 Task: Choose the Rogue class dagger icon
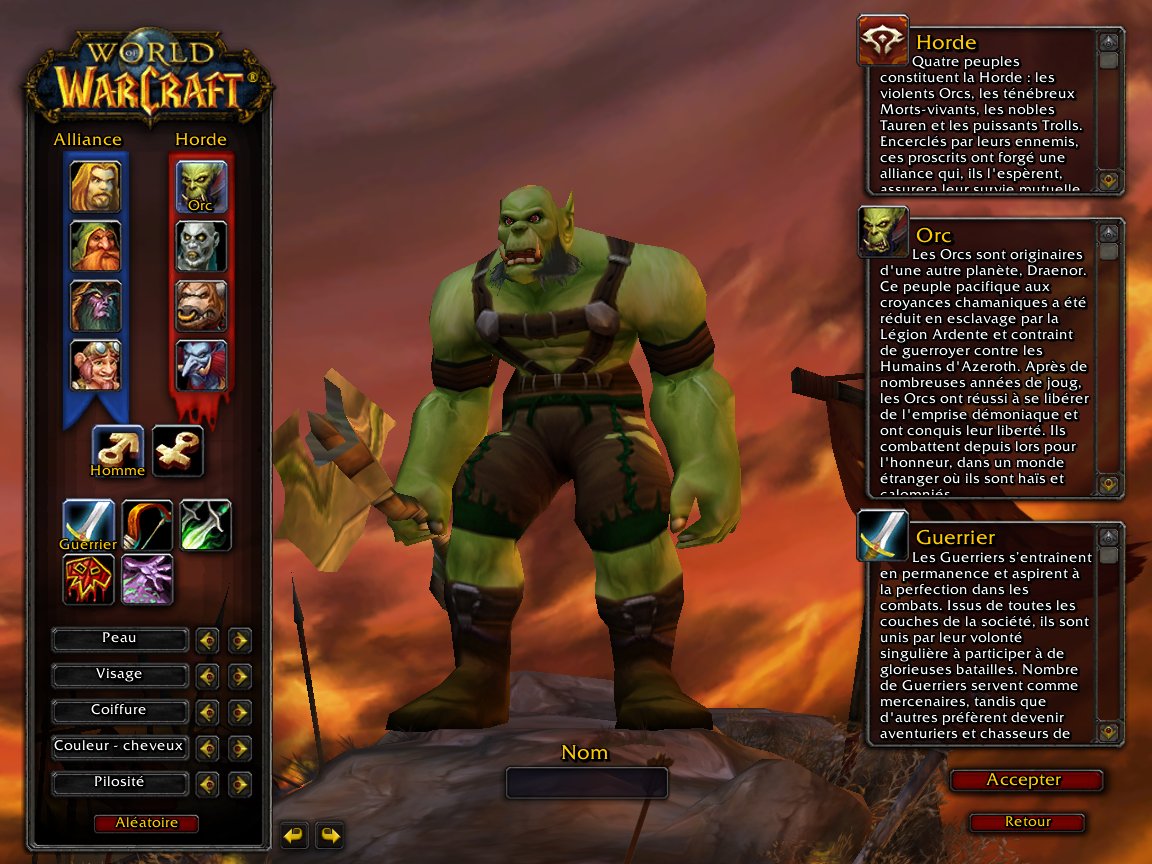pyautogui.click(x=206, y=525)
